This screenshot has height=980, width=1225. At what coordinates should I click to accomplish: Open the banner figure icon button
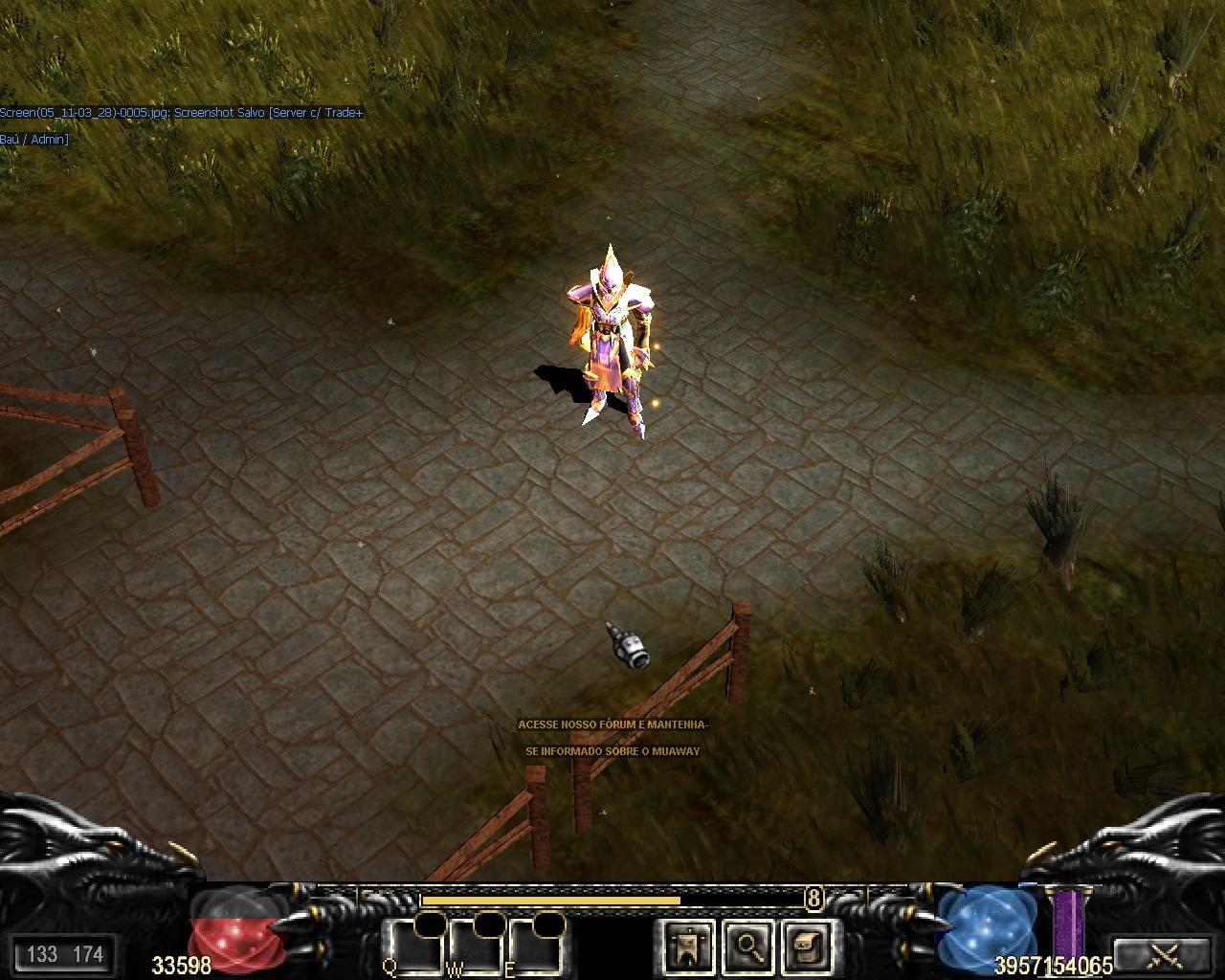coord(687,947)
